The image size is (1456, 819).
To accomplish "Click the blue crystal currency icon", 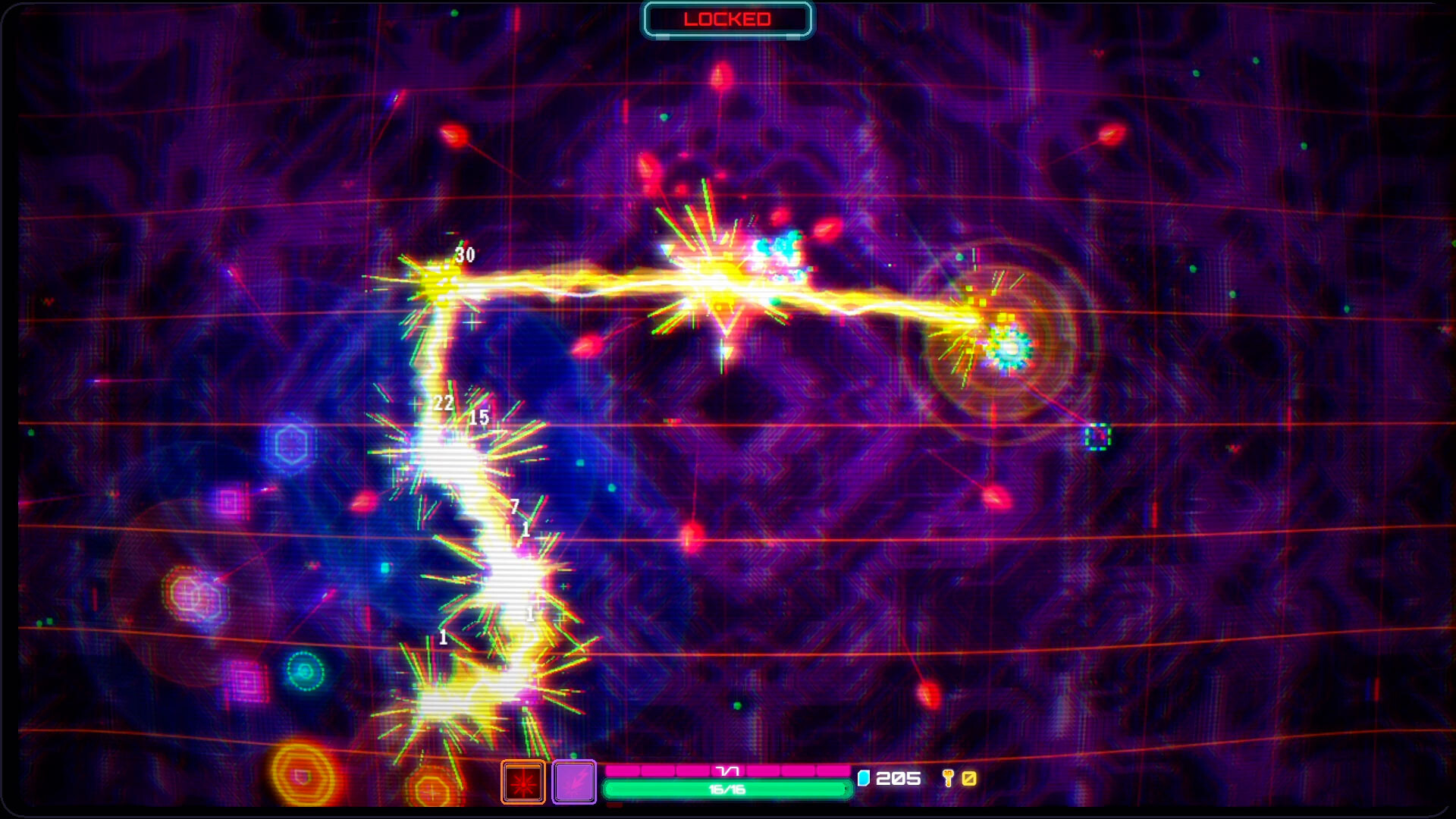I will (865, 777).
